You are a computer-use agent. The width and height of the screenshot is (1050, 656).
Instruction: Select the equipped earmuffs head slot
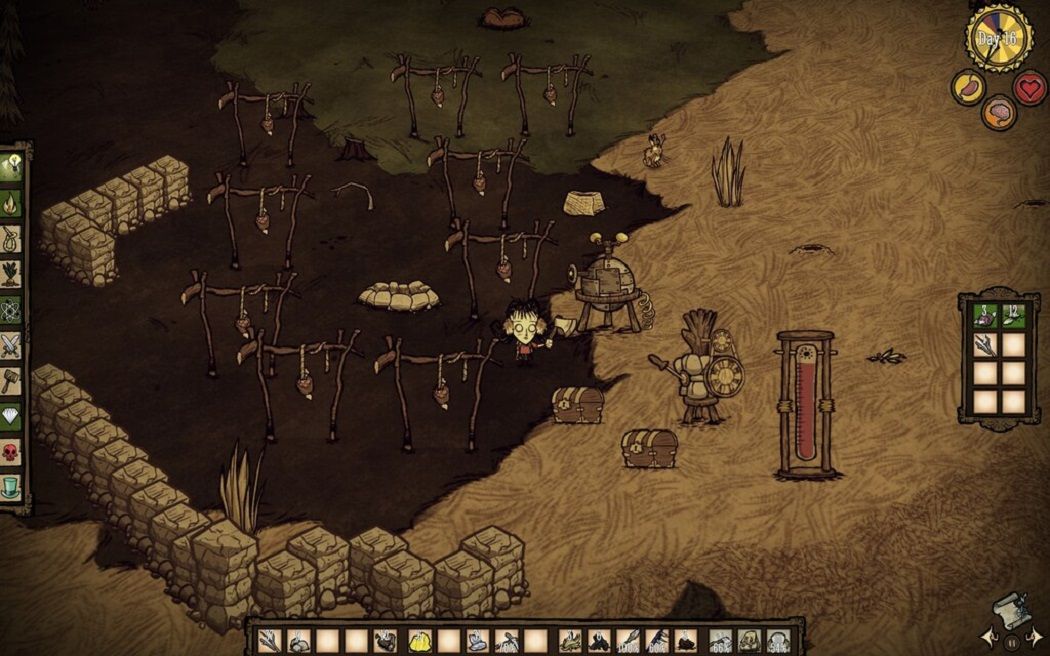[x=777, y=640]
